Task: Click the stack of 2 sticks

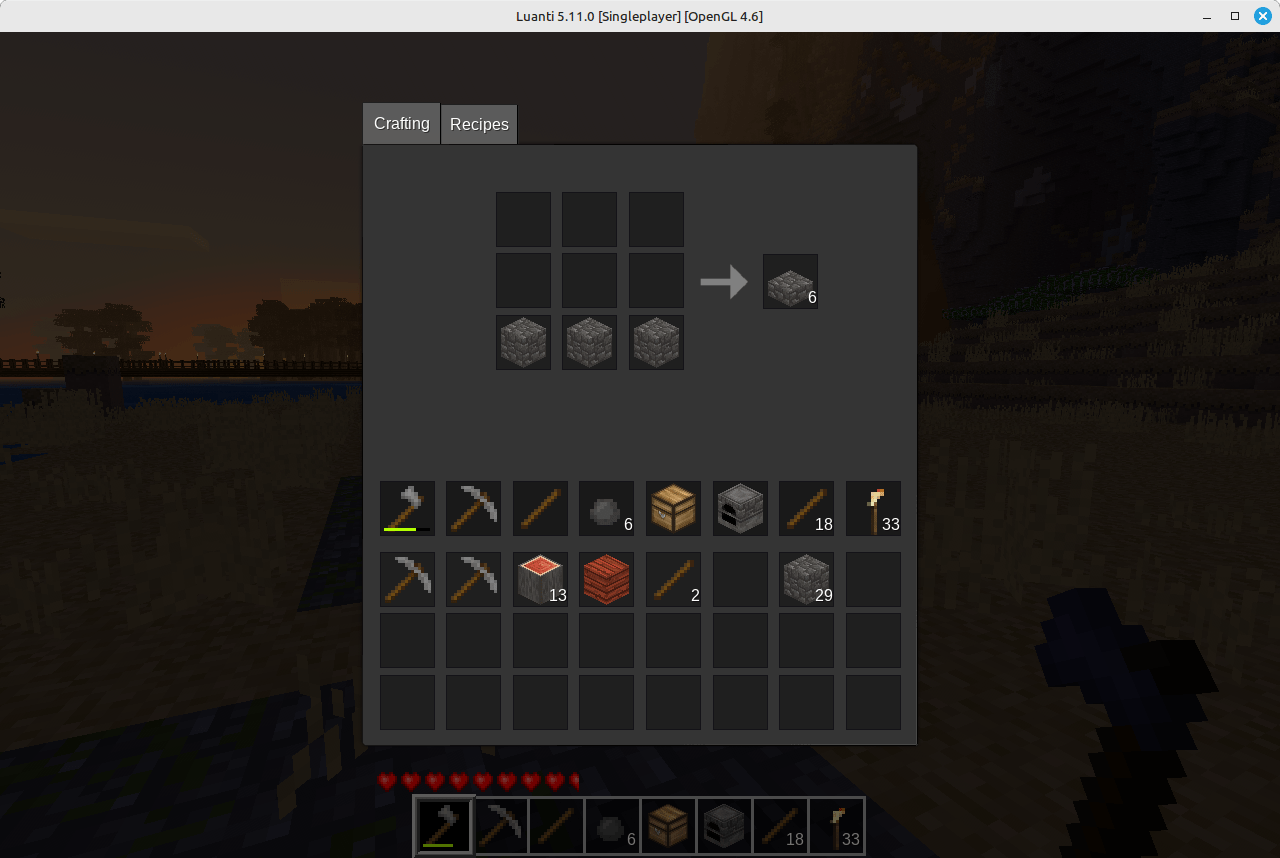Action: pos(673,579)
